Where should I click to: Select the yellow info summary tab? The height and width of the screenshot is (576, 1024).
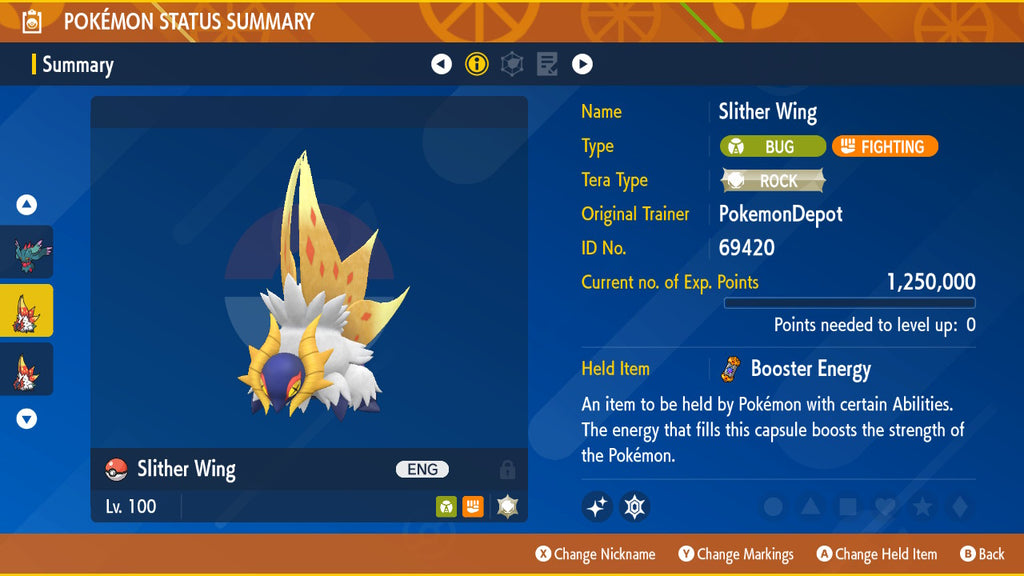point(477,64)
